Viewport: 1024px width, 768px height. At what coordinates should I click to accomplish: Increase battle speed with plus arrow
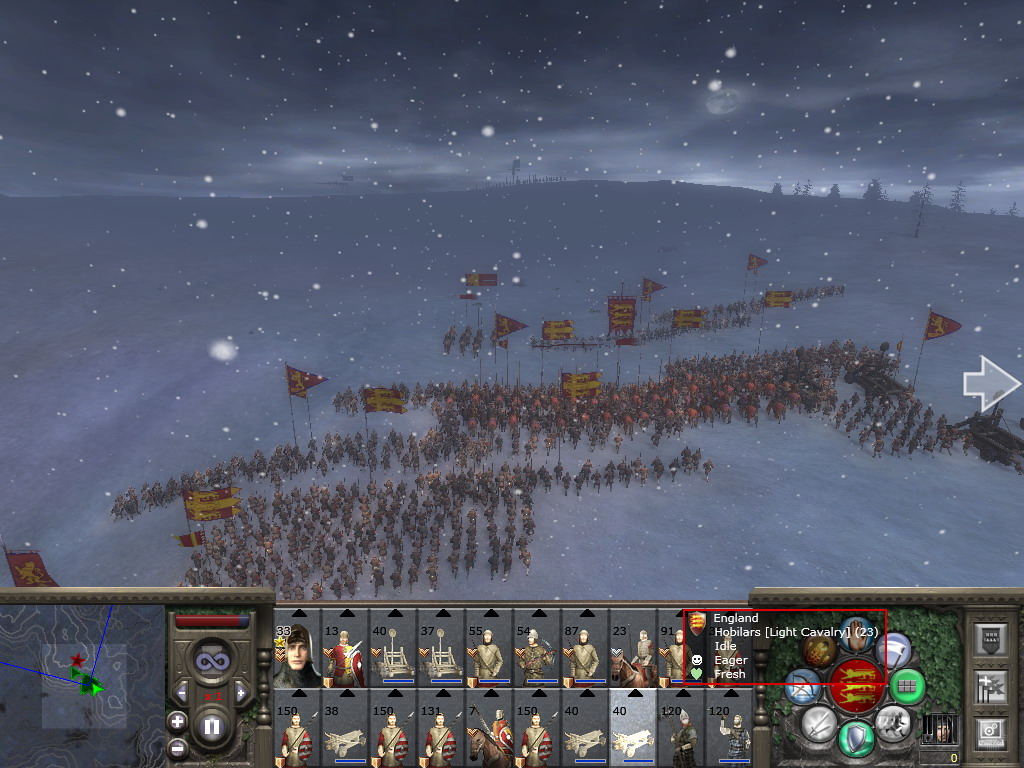tap(241, 692)
